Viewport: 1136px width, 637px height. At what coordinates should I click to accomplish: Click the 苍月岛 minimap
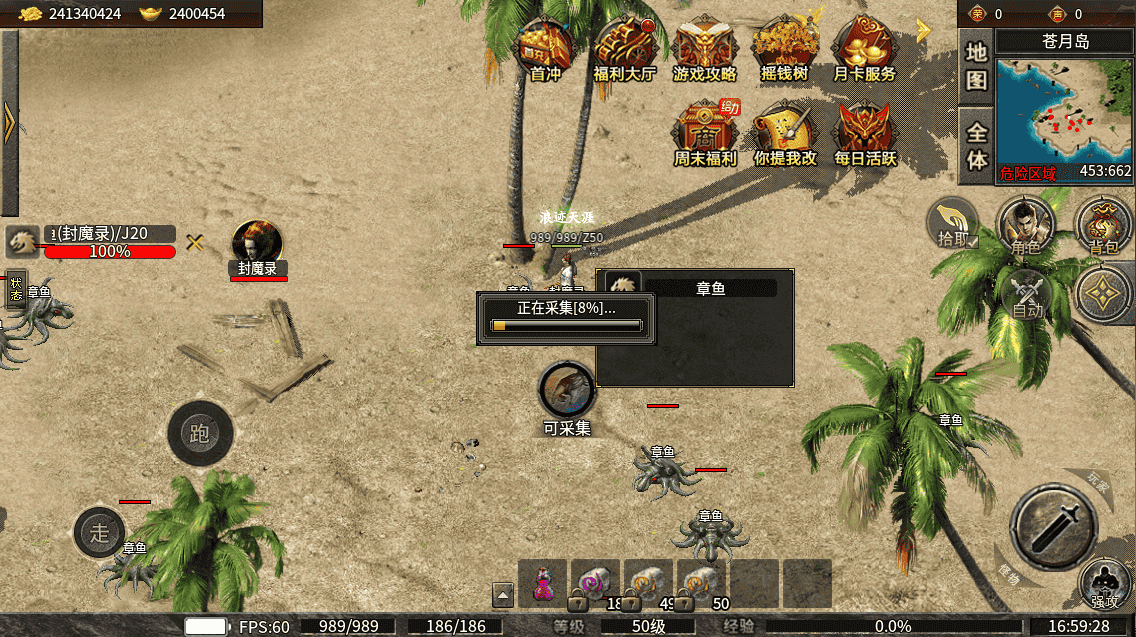(x=1064, y=120)
